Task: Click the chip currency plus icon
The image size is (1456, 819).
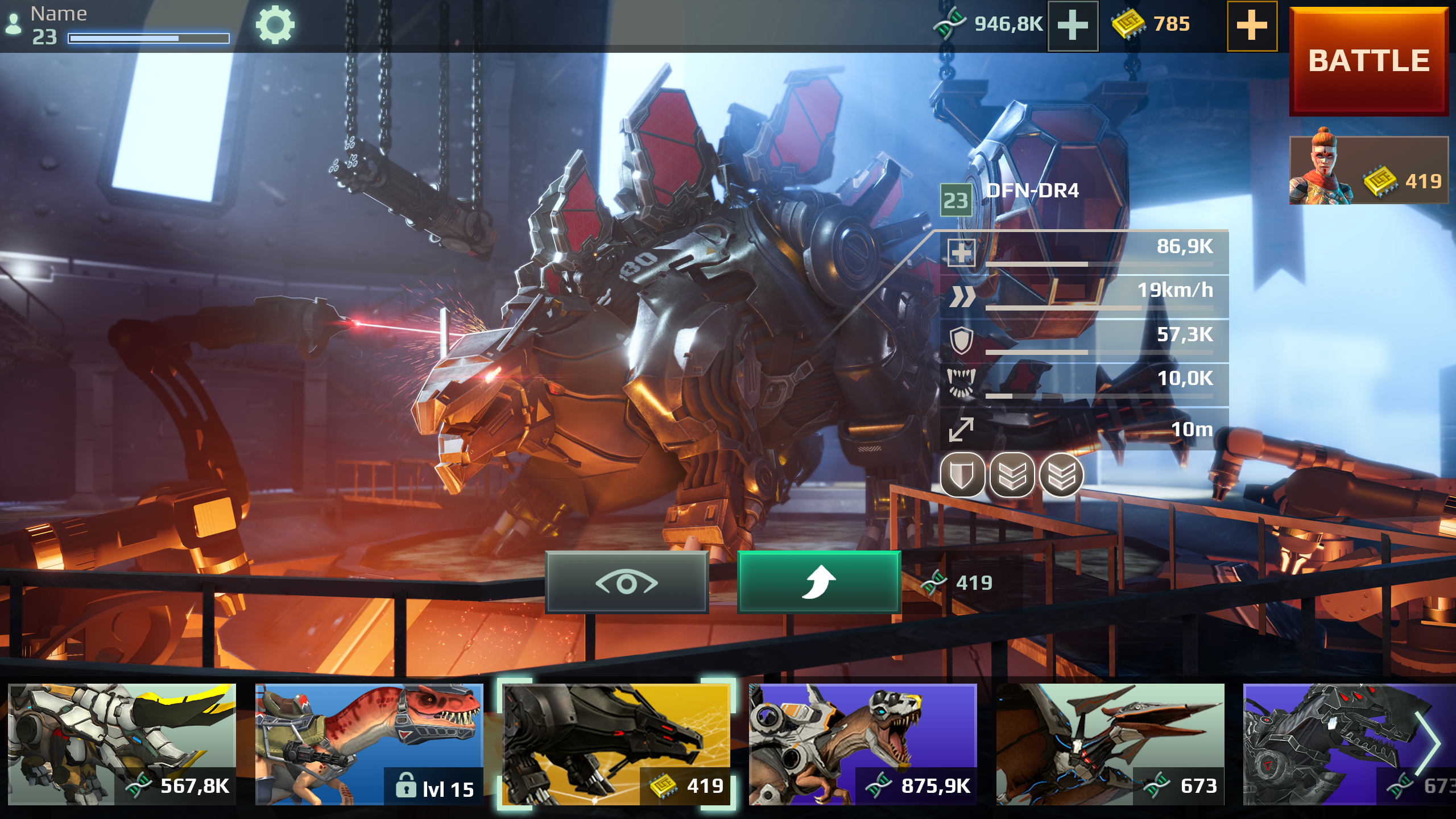Action: pos(1251,24)
